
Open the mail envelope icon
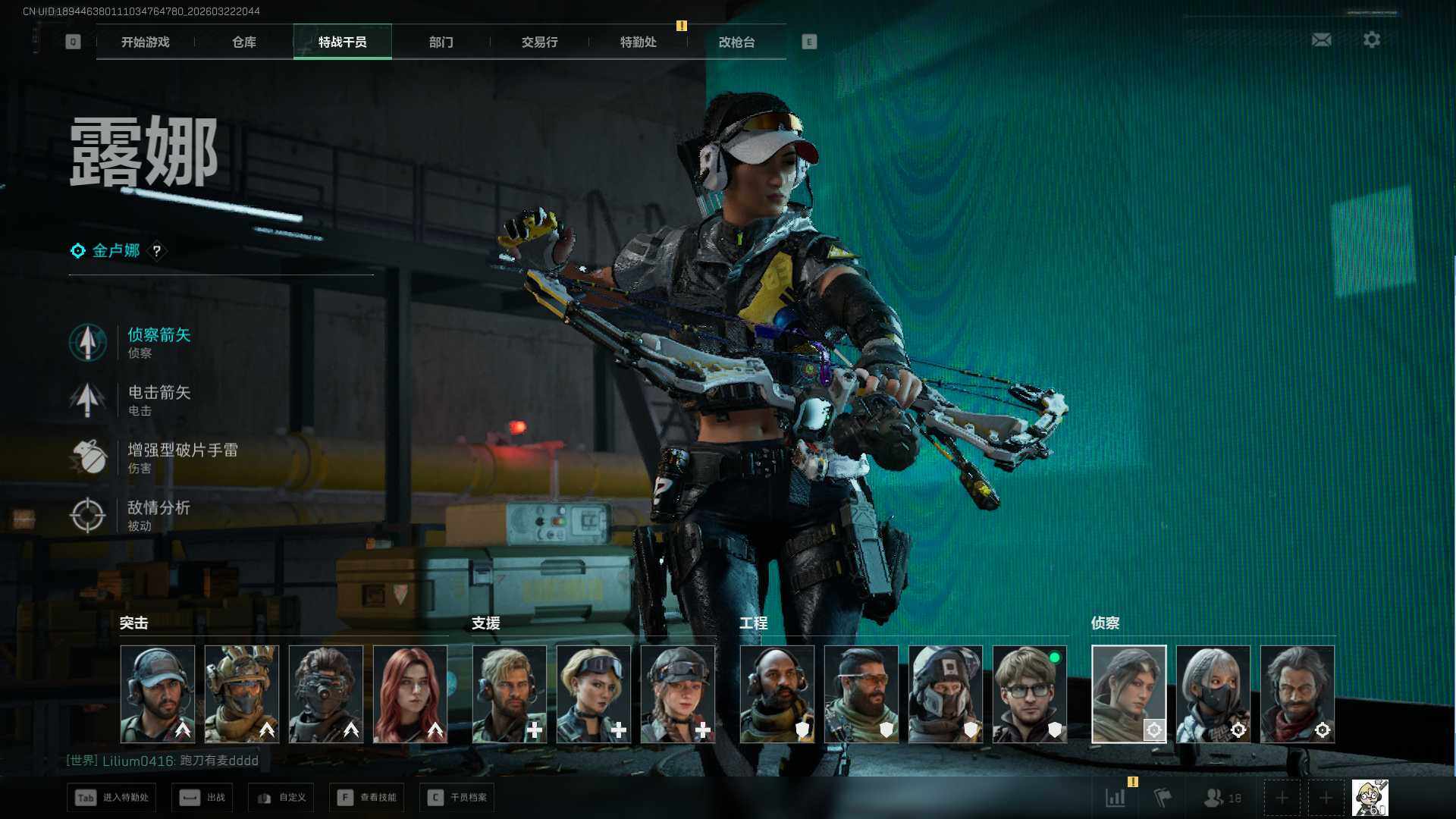click(x=1321, y=39)
